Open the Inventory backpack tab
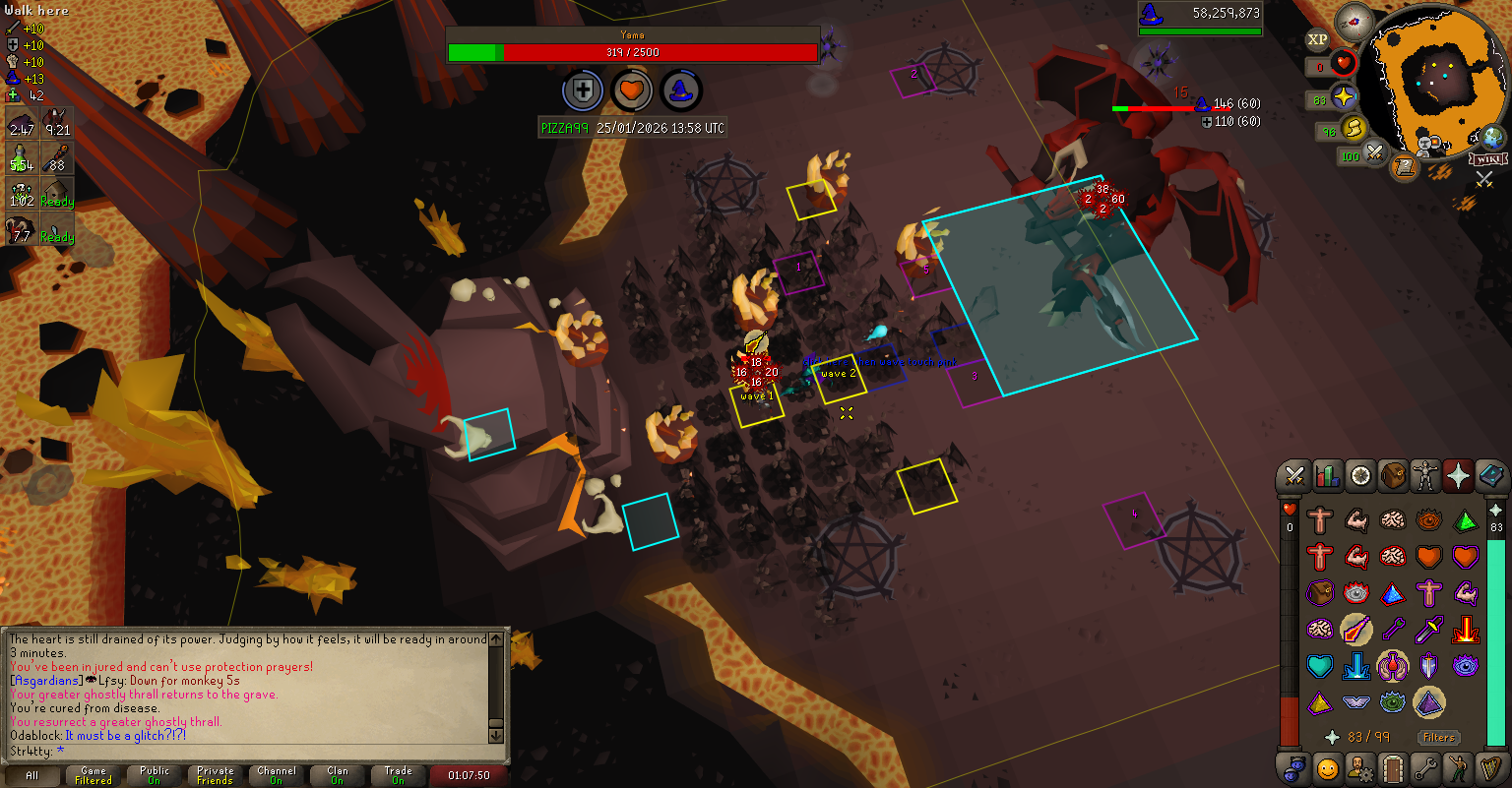 tap(1392, 476)
